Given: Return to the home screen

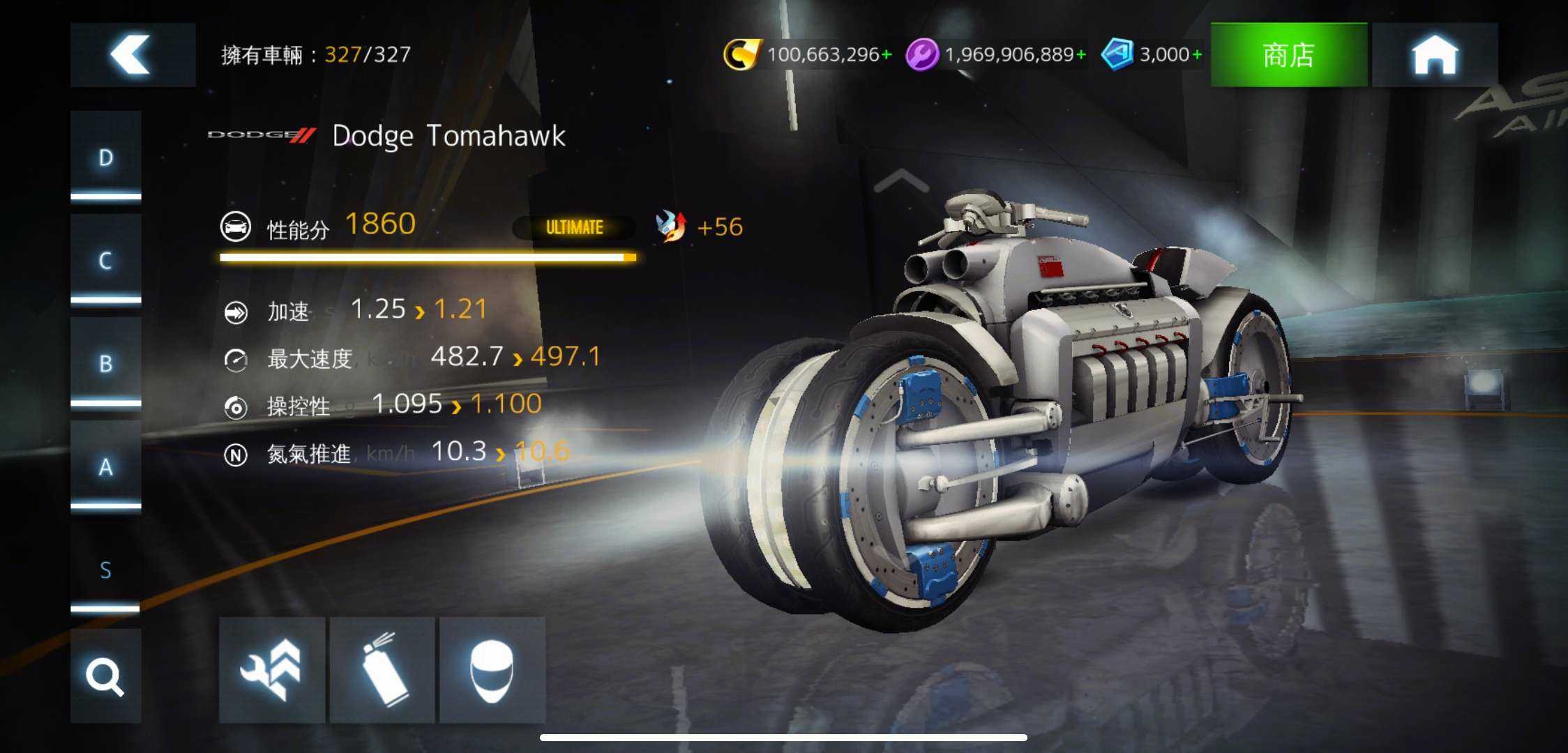Looking at the screenshot, I should pyautogui.click(x=1434, y=54).
